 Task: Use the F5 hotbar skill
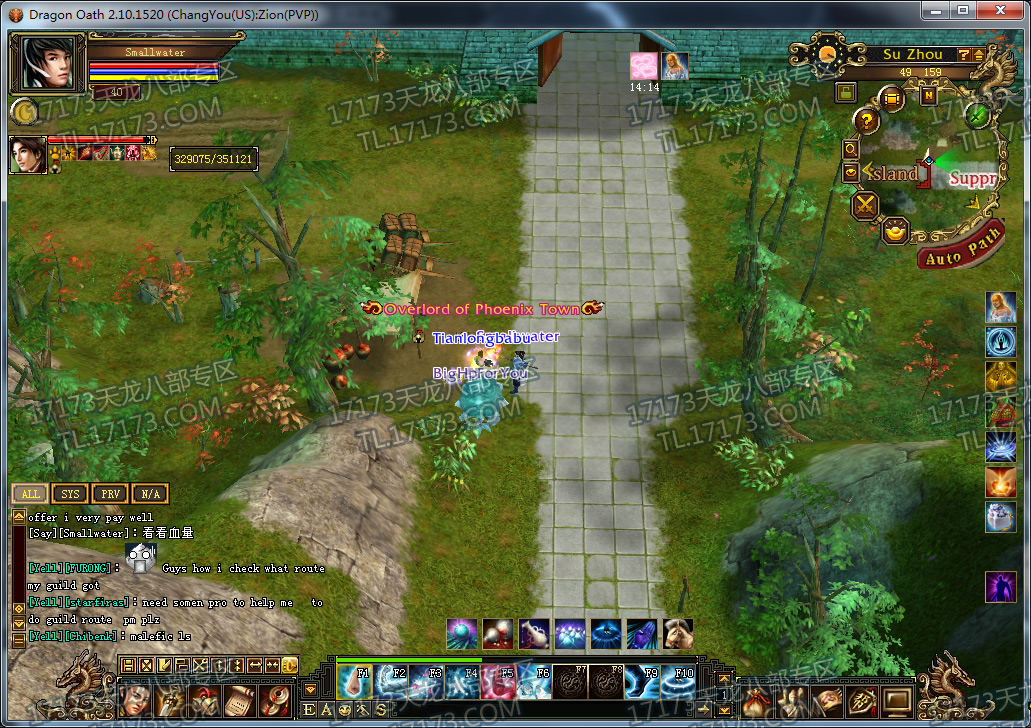[498, 681]
